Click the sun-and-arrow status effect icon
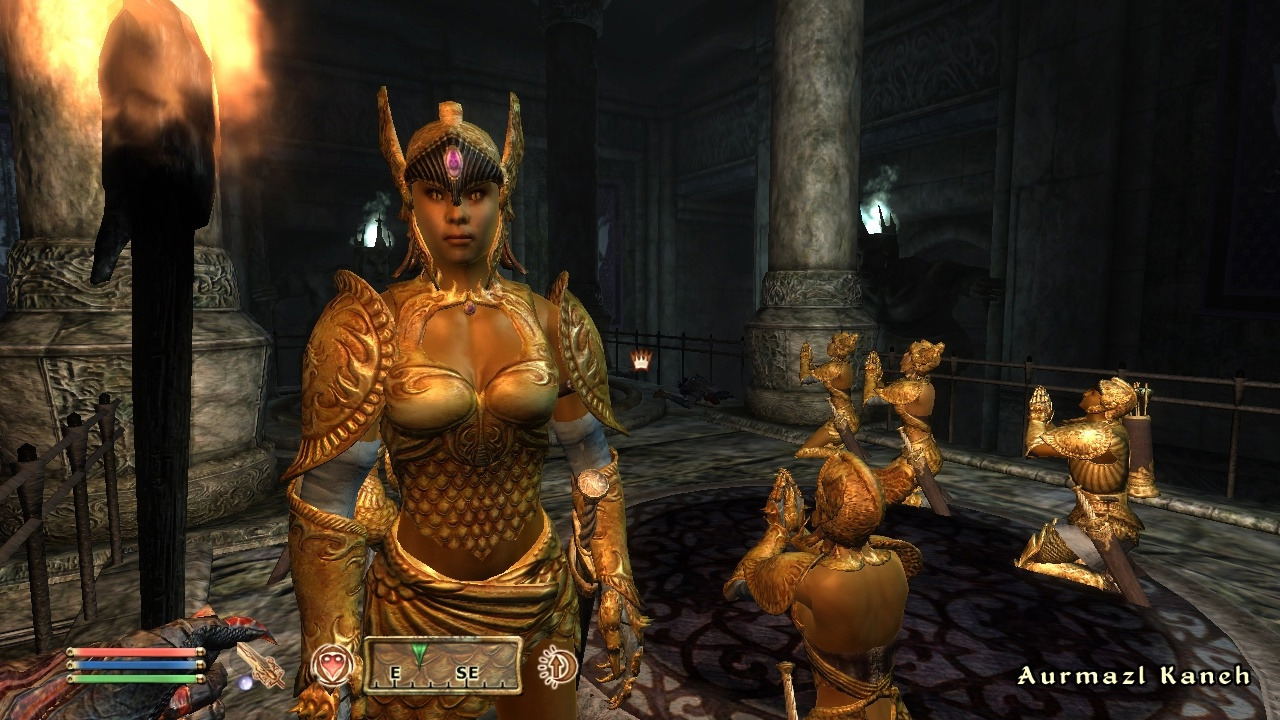This screenshot has width=1280, height=720. 557,666
